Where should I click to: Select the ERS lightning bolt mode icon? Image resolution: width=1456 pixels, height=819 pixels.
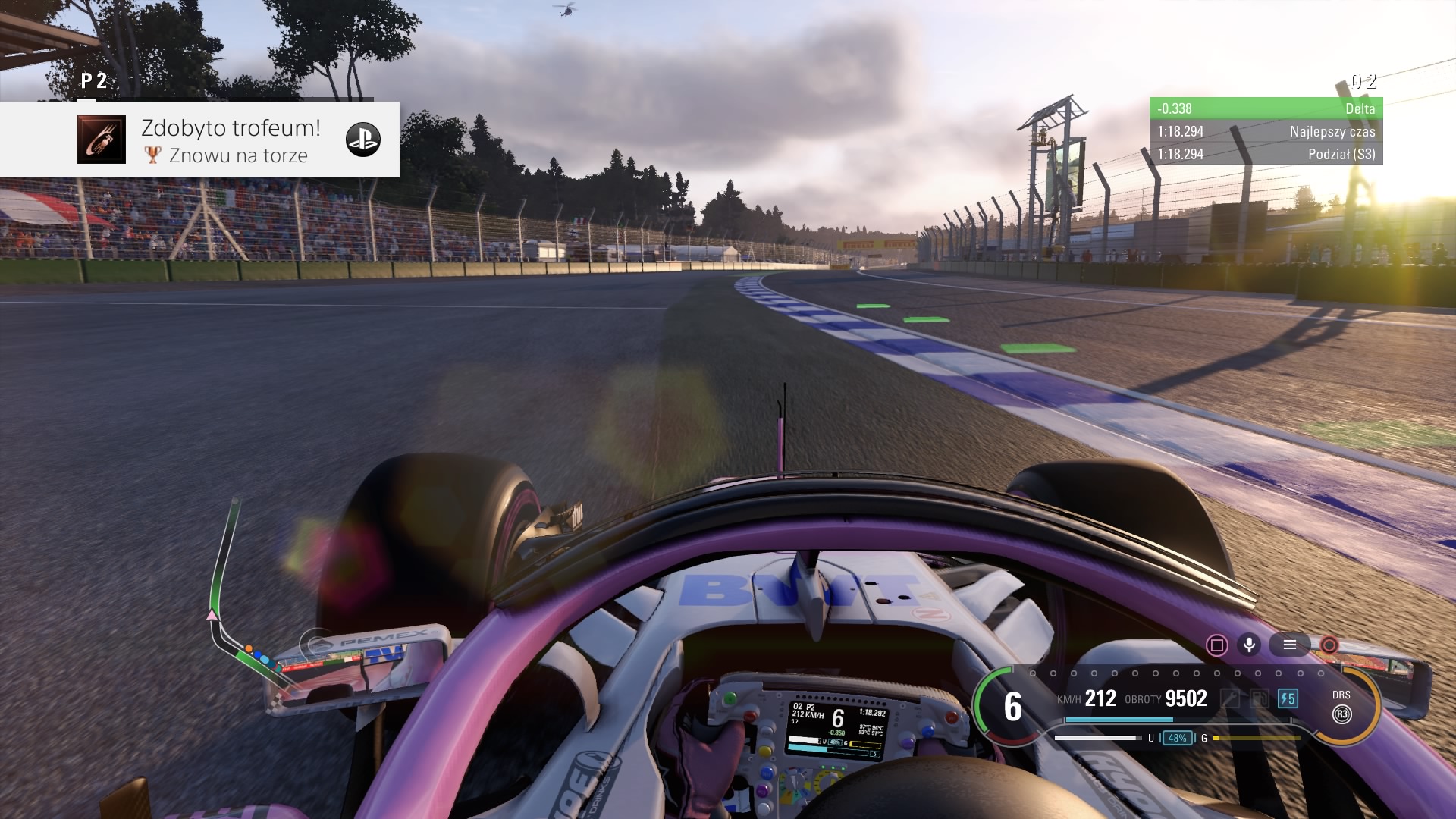pyautogui.click(x=1287, y=698)
